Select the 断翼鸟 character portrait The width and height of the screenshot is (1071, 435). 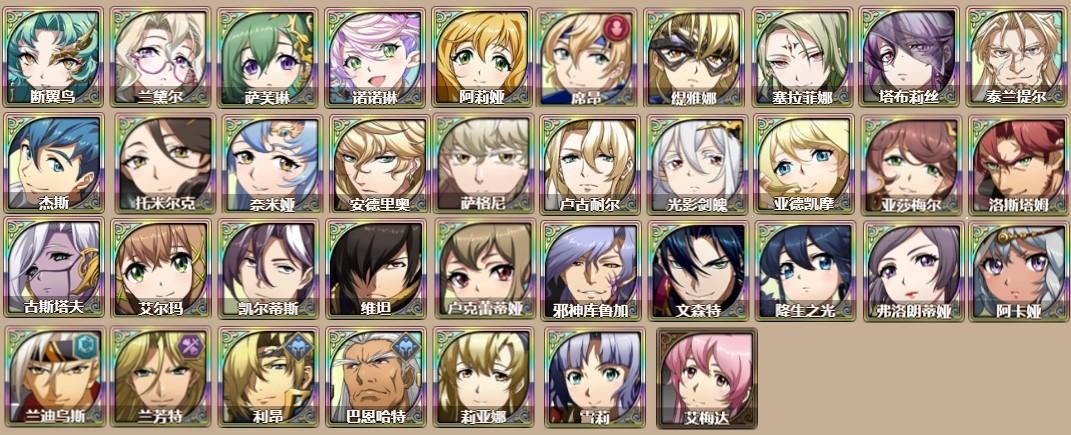point(54,57)
